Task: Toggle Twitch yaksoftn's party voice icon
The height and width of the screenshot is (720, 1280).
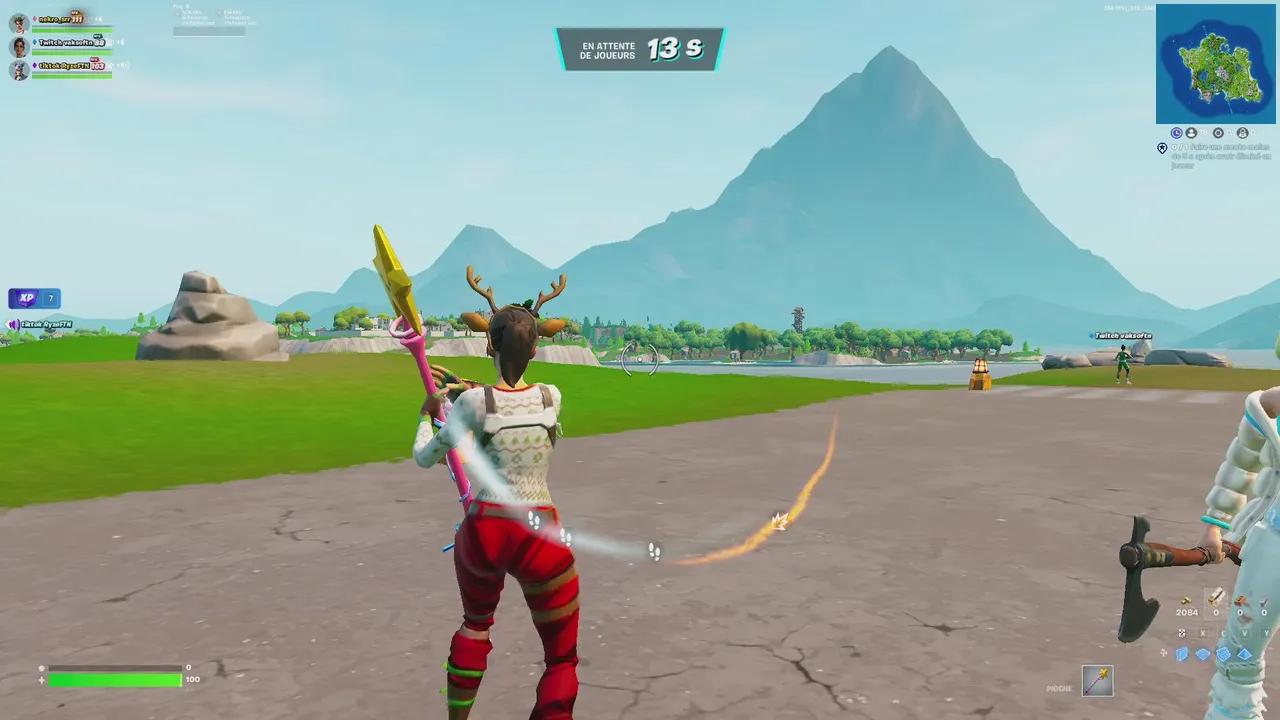Action: tap(33, 42)
